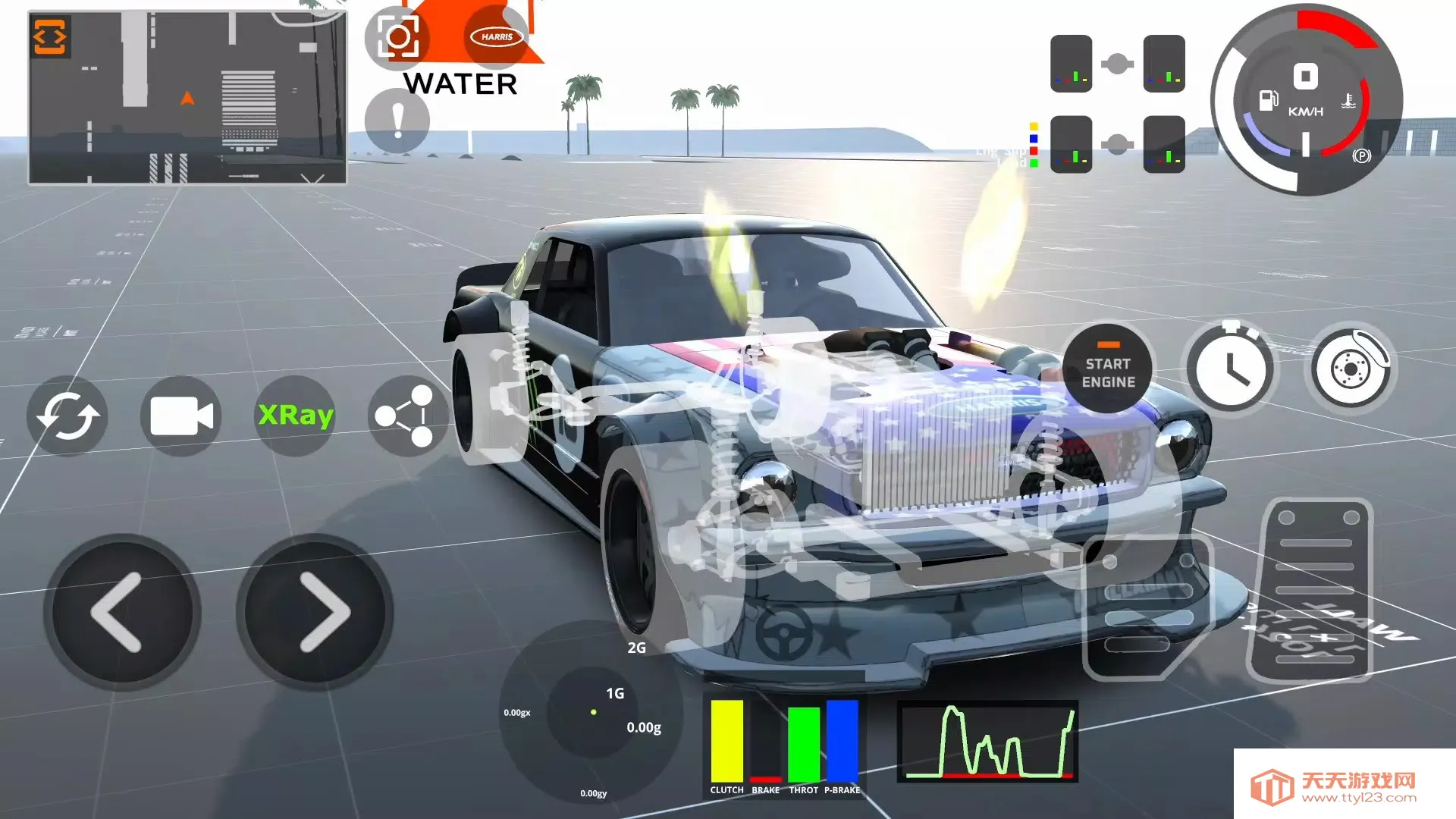Image resolution: width=1456 pixels, height=819 pixels.
Task: Click the WATER banner label
Action: [460, 83]
